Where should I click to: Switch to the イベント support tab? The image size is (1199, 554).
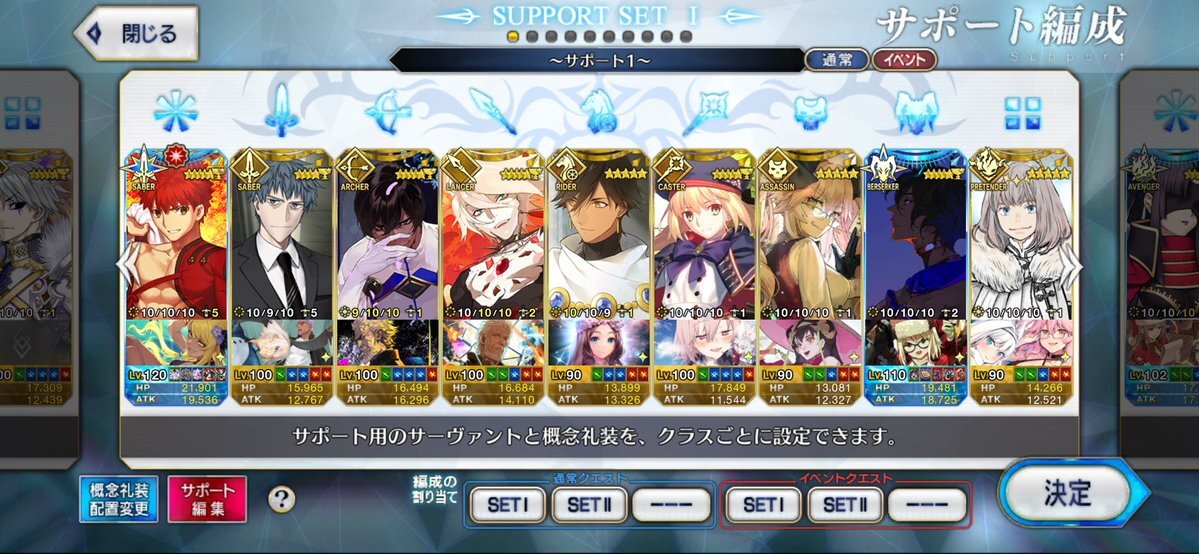pyautogui.click(x=903, y=60)
